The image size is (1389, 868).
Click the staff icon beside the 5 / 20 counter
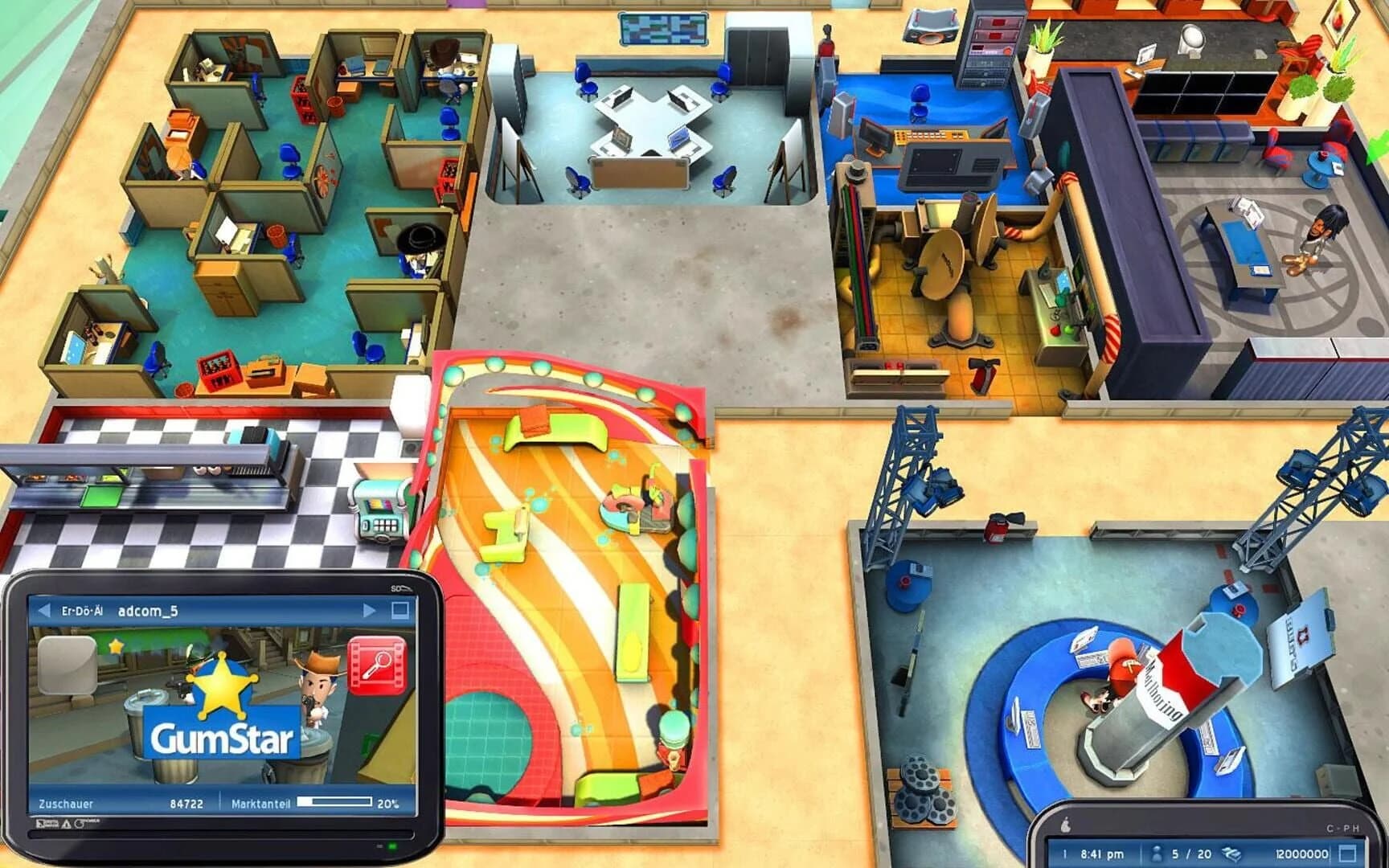point(1157,853)
